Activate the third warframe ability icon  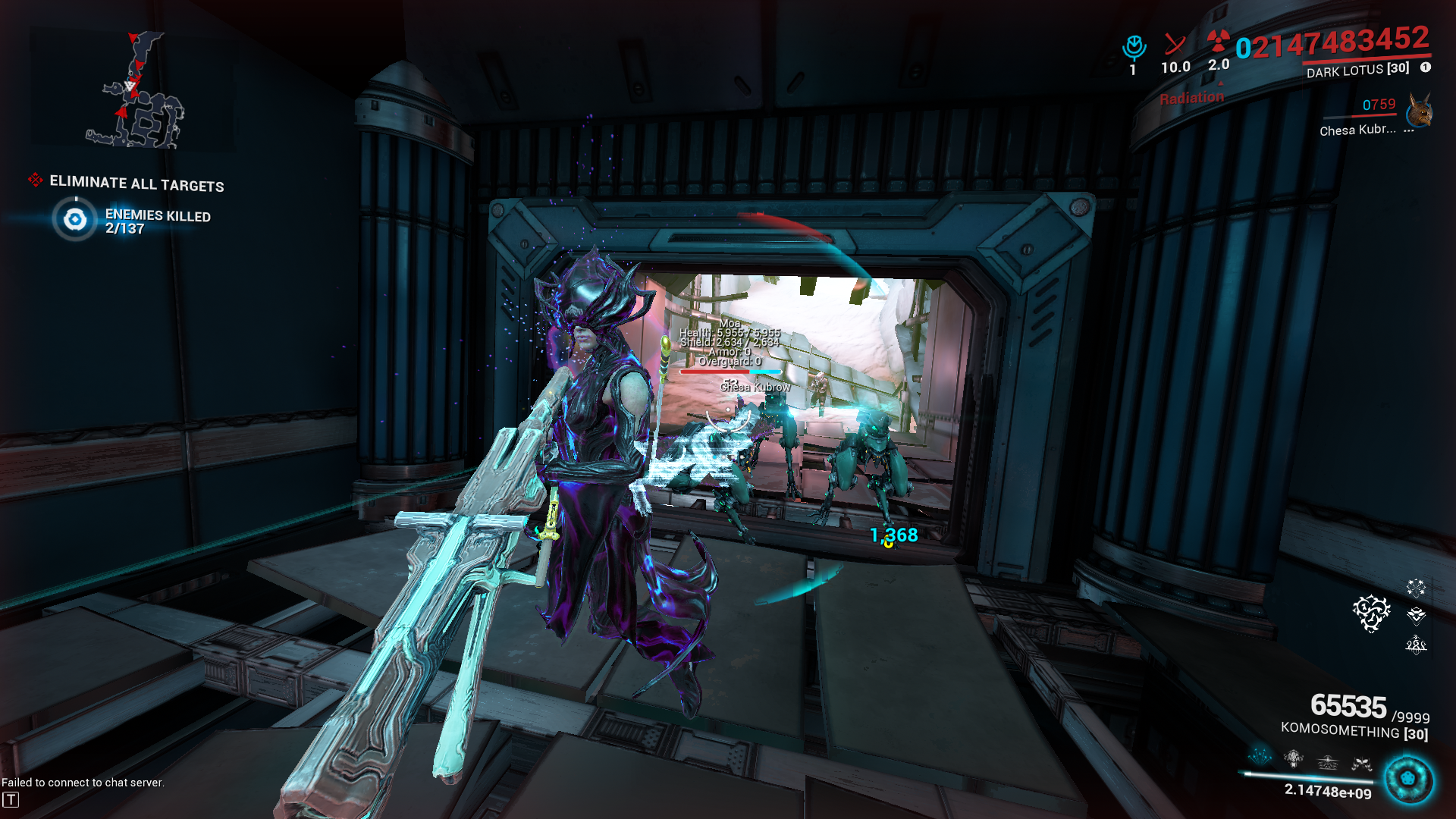[1328, 761]
